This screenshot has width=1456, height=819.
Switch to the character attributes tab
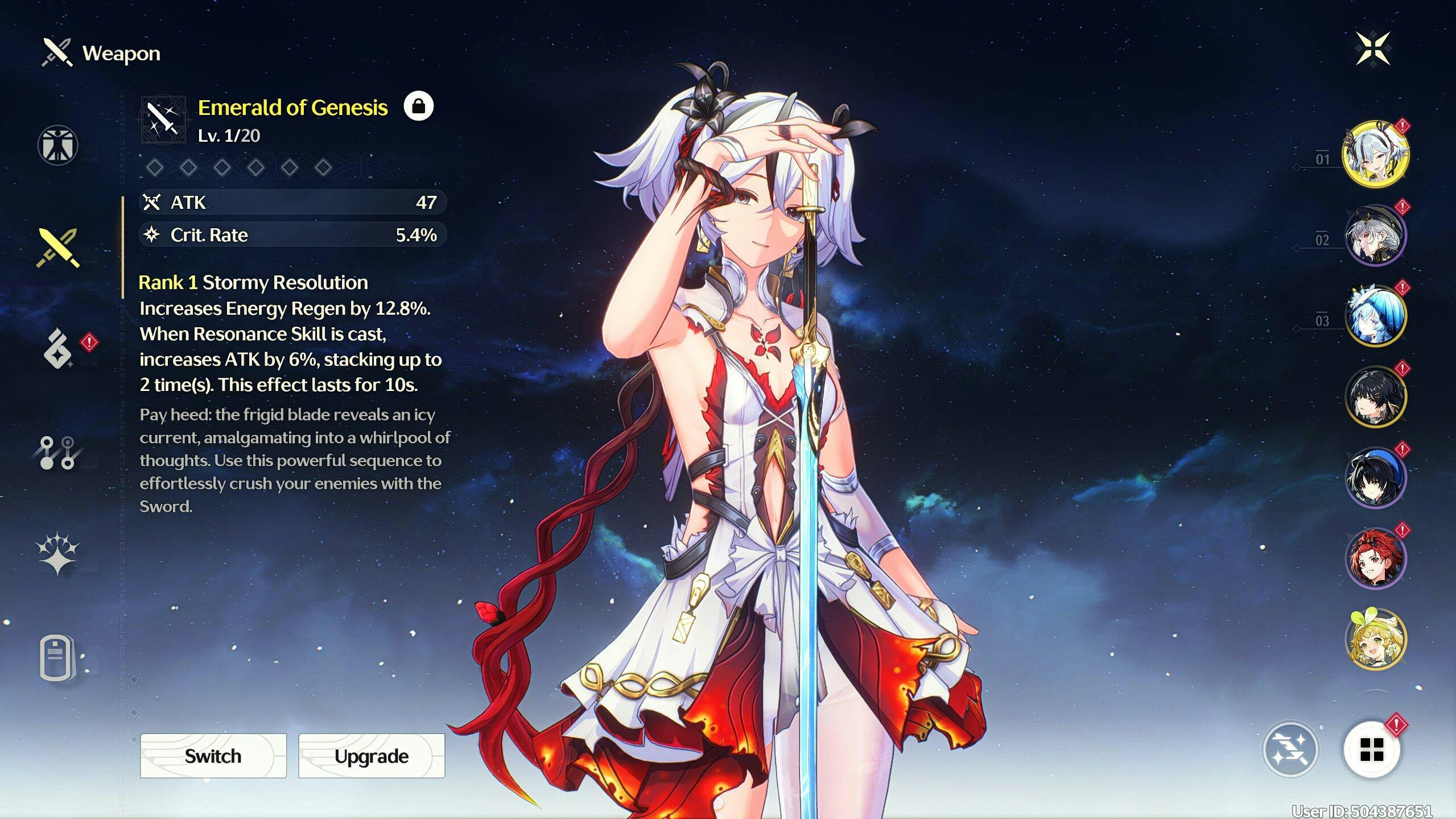coord(57,145)
